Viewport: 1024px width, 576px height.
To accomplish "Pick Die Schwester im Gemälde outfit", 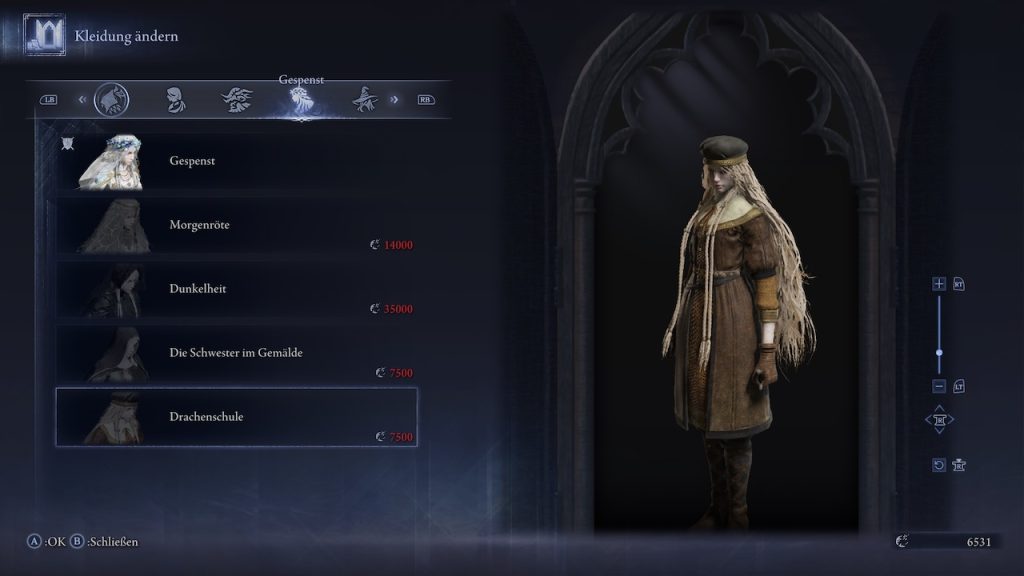I will click(x=236, y=353).
